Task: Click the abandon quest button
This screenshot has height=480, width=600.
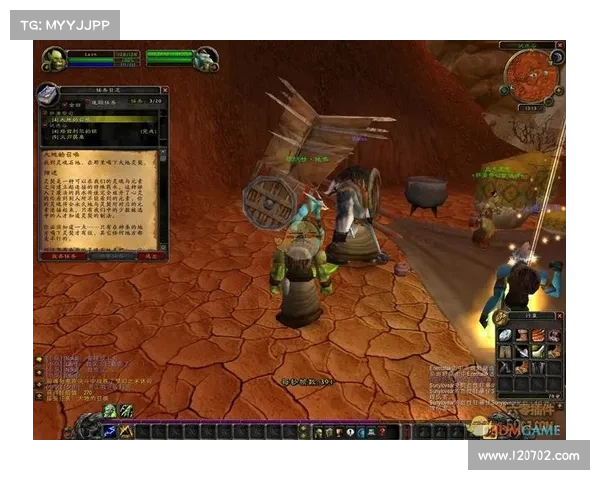Action: click(60, 256)
